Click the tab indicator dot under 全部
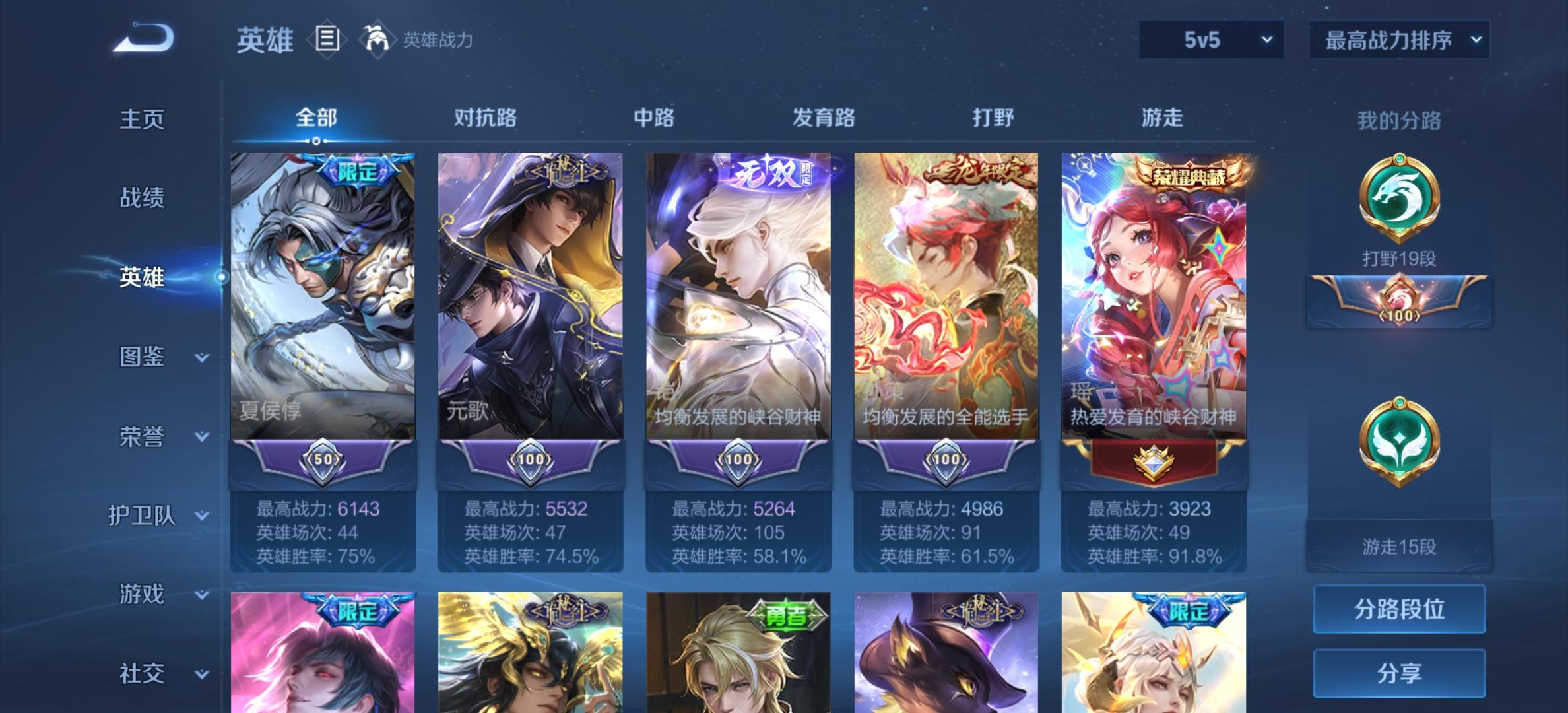 [317, 141]
